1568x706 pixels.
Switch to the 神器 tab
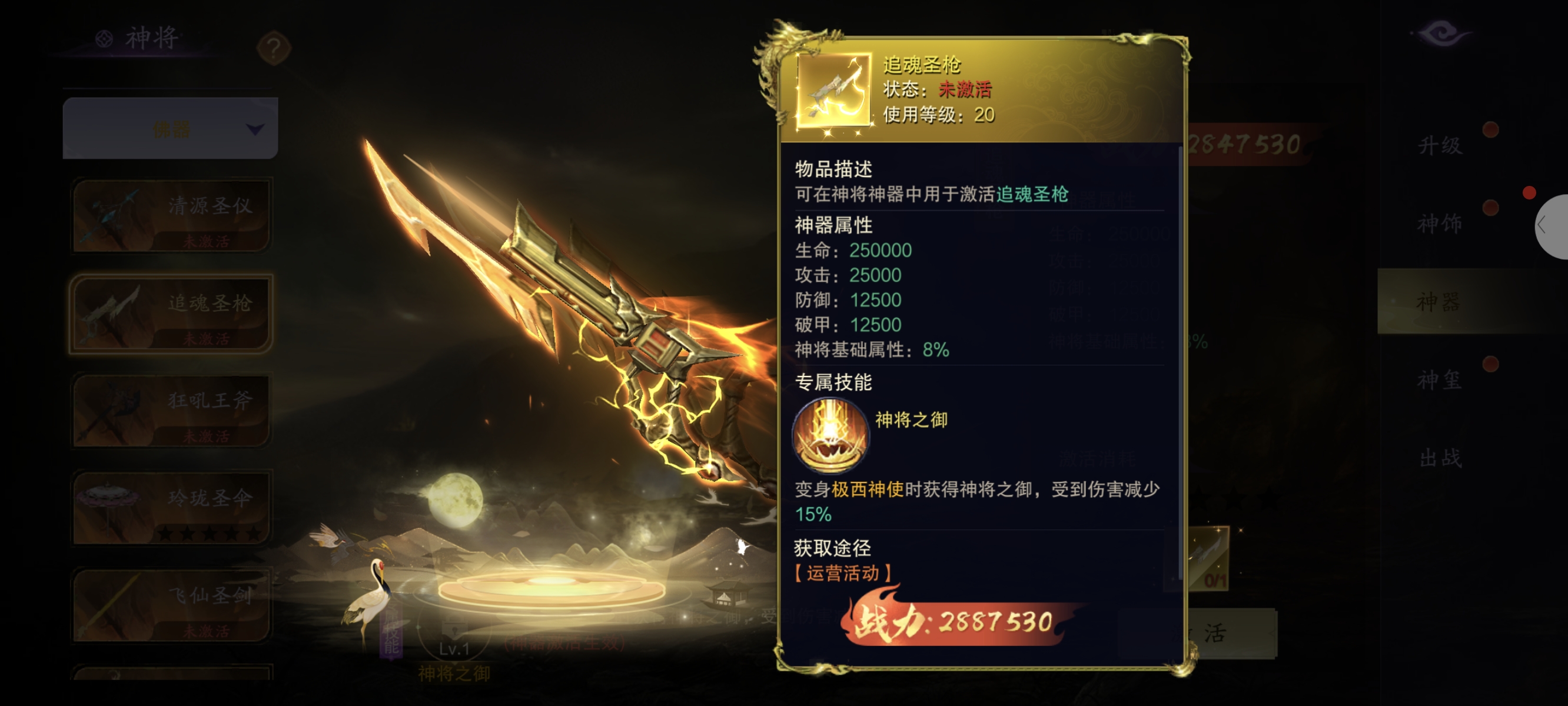coord(1439,301)
